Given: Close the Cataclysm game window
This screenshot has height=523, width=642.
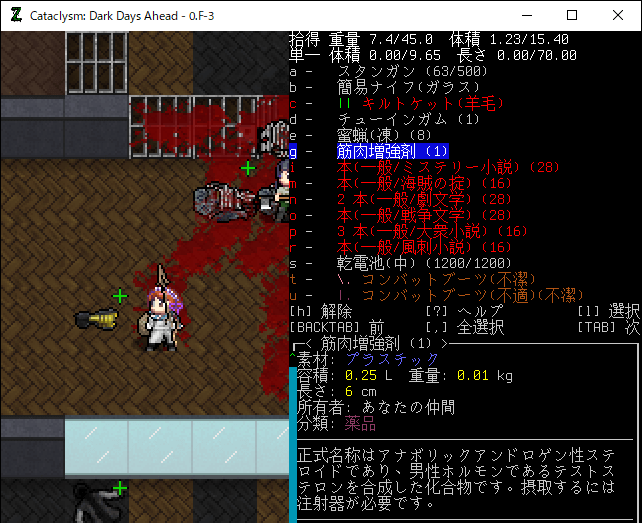Looking at the screenshot, I should coord(618,16).
